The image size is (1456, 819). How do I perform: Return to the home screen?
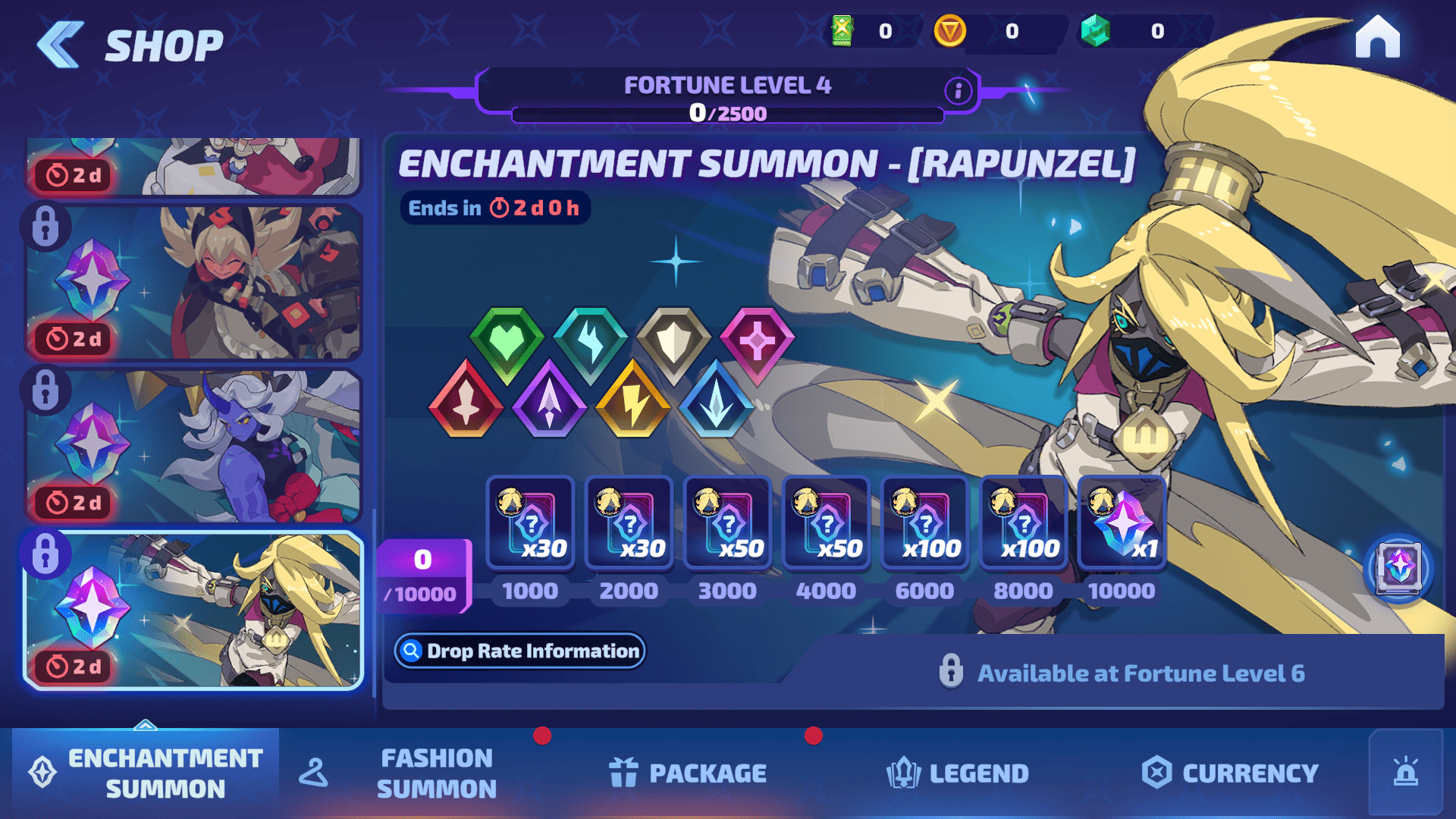point(1377,37)
